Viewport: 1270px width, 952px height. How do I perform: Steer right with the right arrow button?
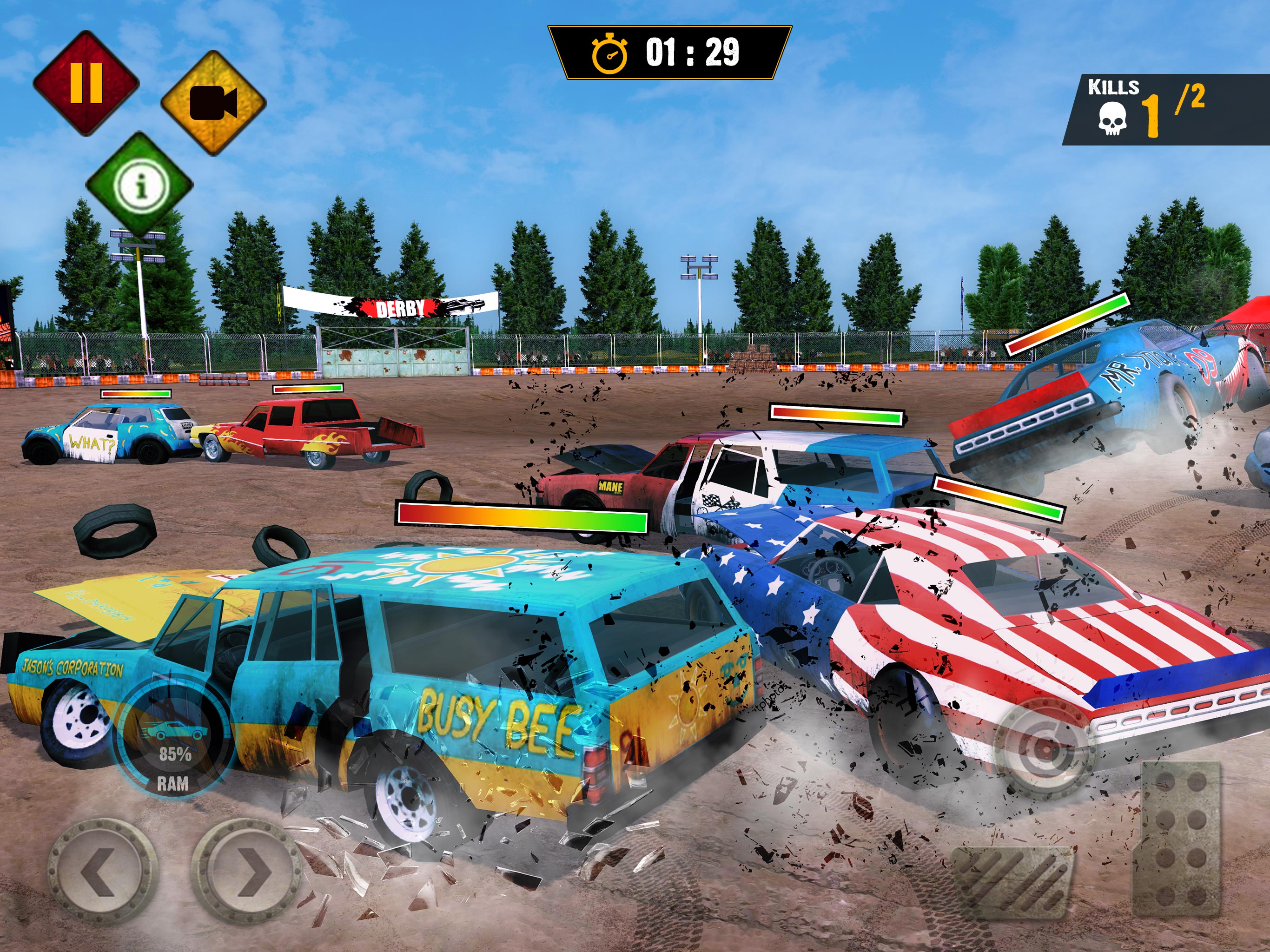point(246,872)
